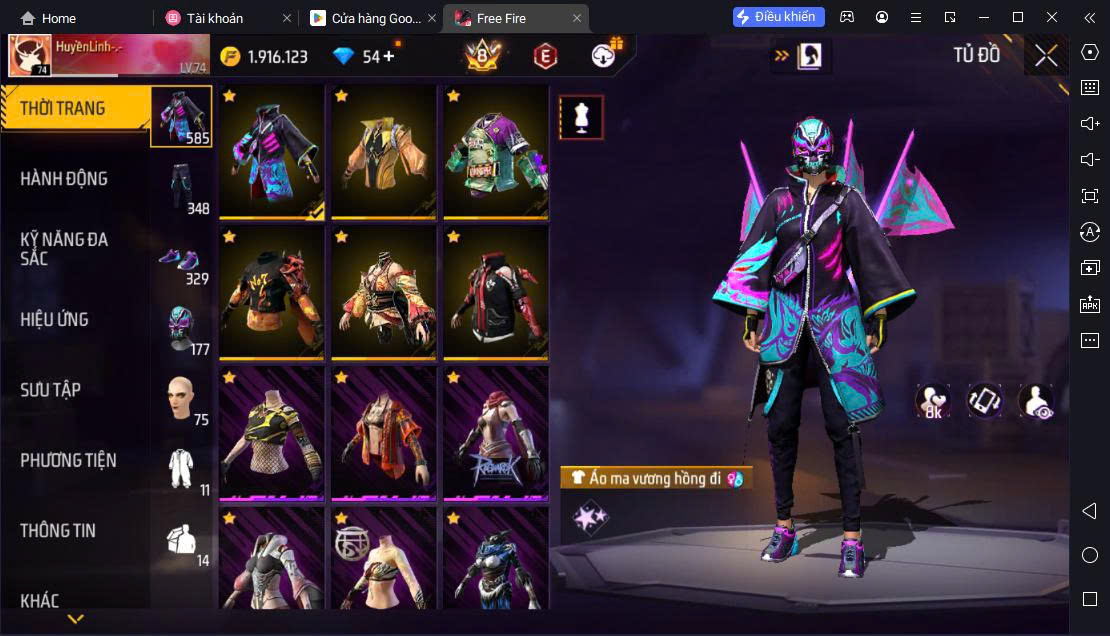Expand the category list down arrow

(x=75, y=619)
